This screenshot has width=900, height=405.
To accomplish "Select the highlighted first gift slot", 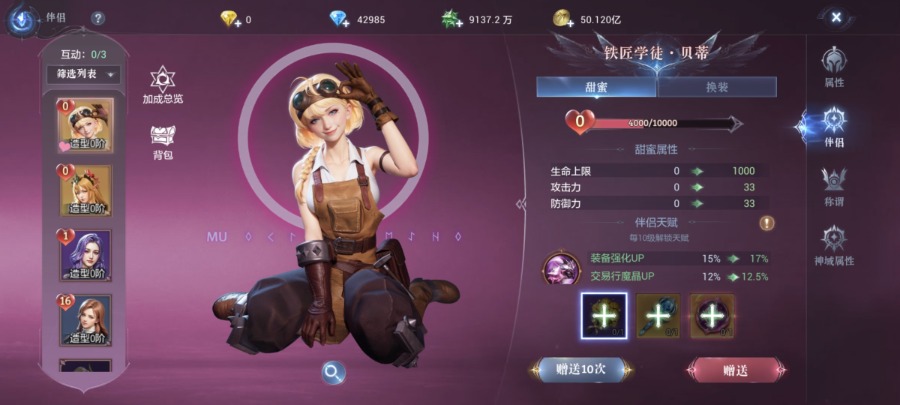I will [x=604, y=316].
